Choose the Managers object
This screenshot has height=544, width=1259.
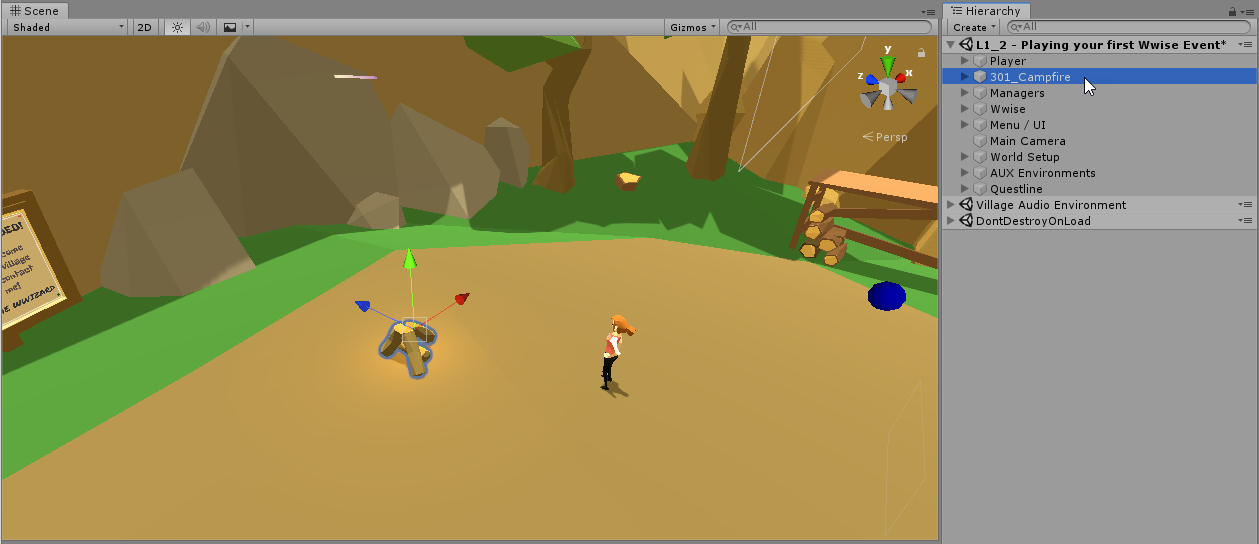[1016, 93]
